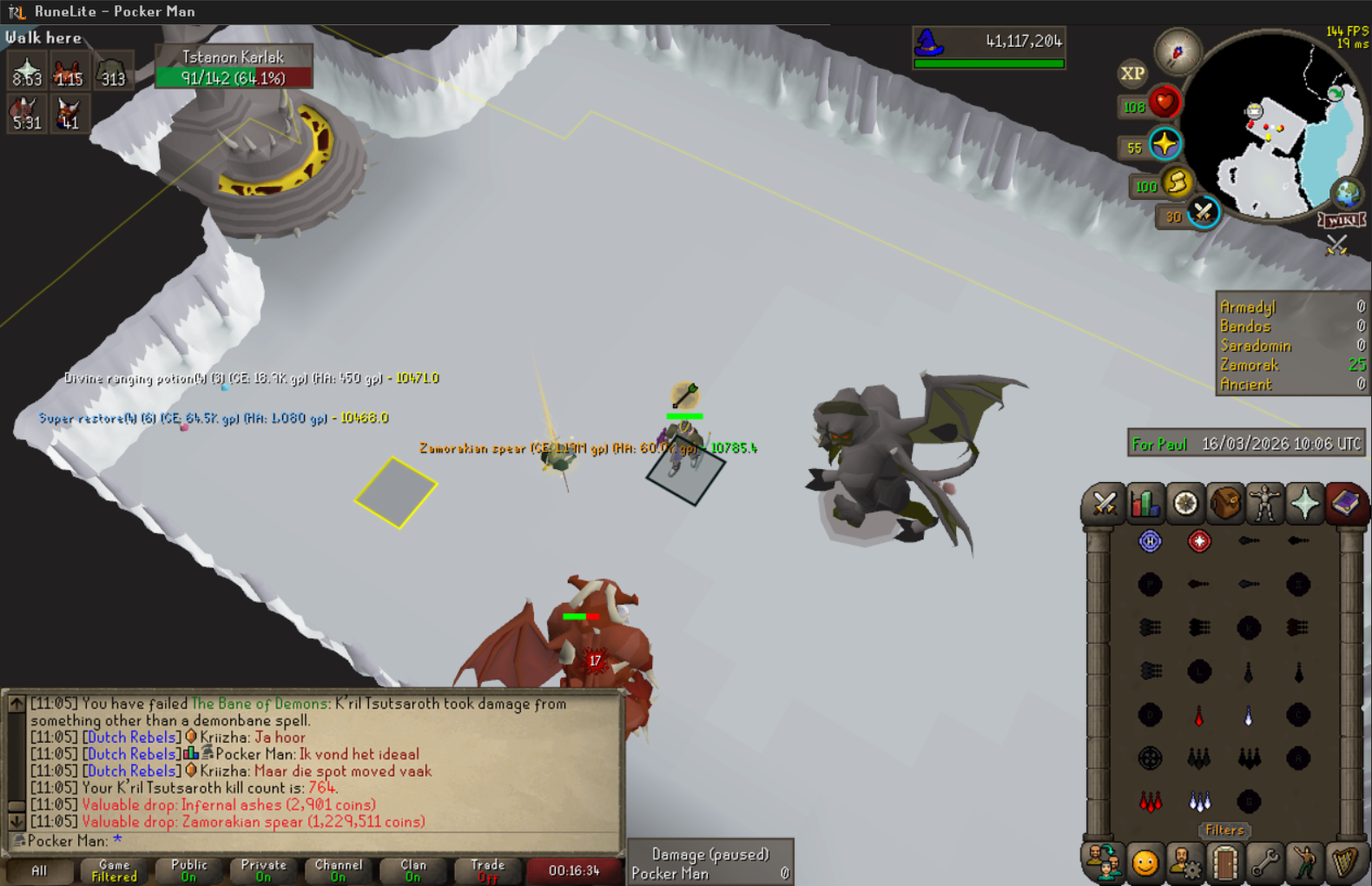
Task: Open the Combat Options tab
Action: 1104,504
